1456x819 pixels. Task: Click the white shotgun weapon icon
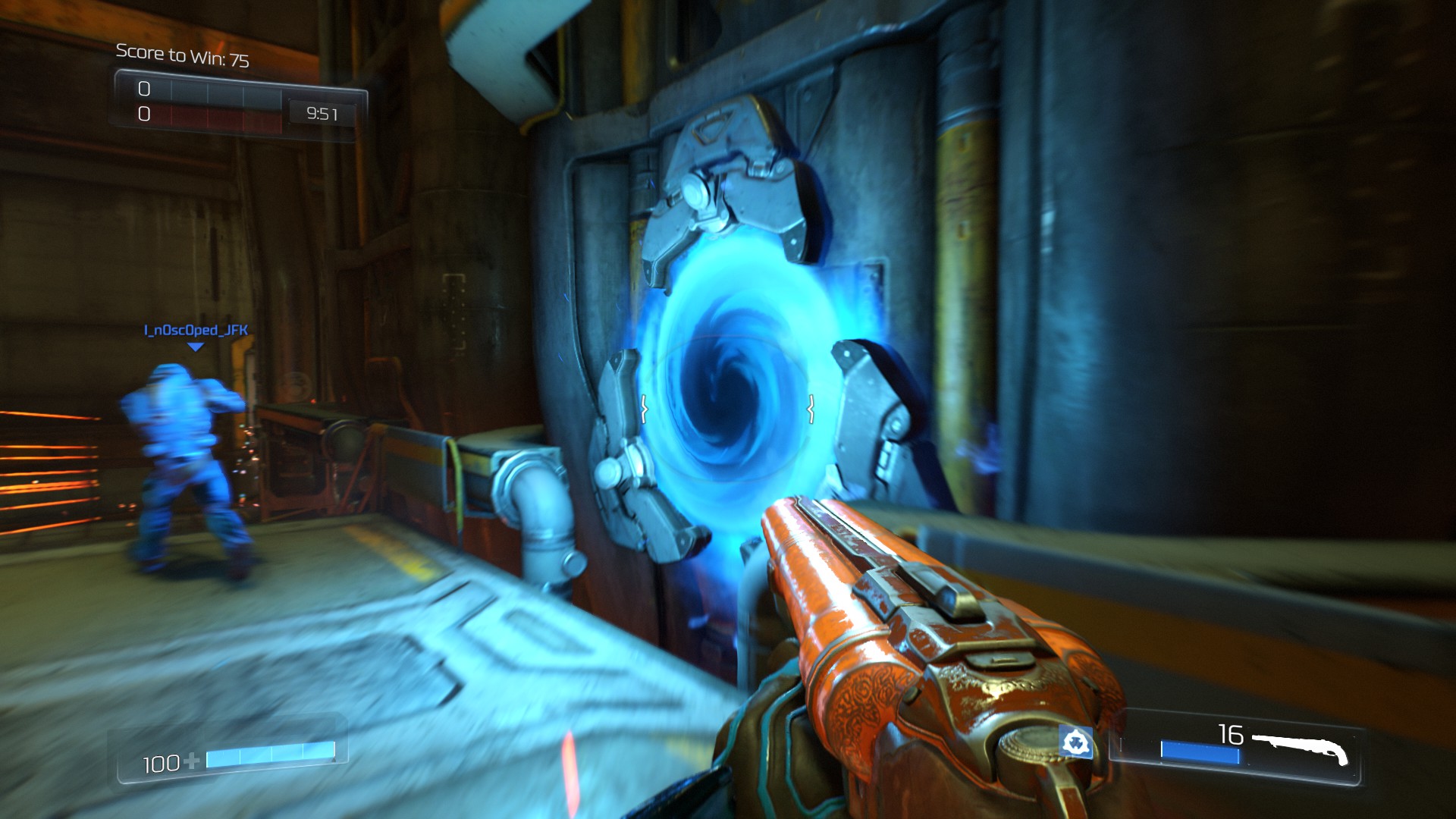point(1300,747)
